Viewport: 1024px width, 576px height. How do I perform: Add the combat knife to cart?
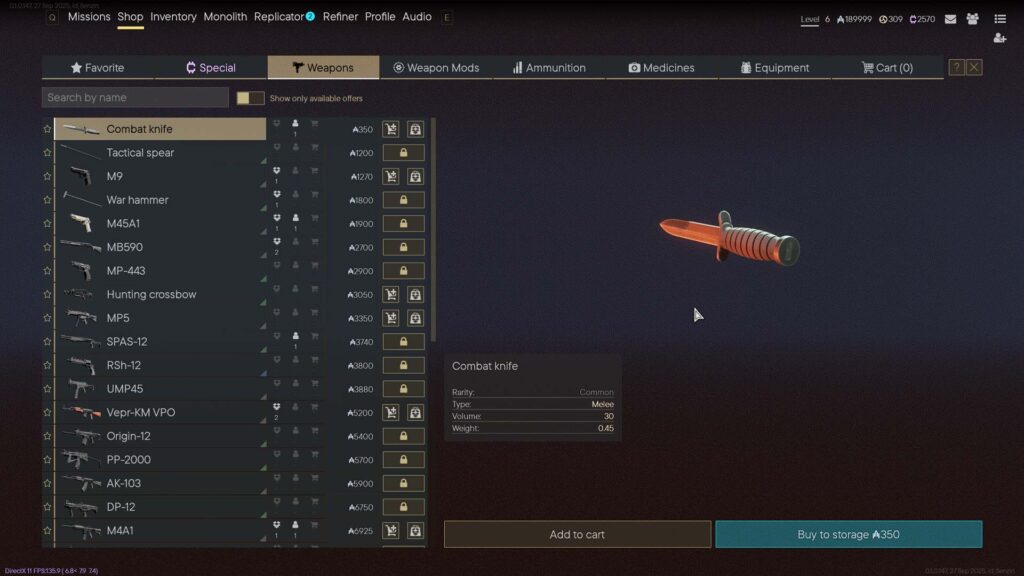577,534
